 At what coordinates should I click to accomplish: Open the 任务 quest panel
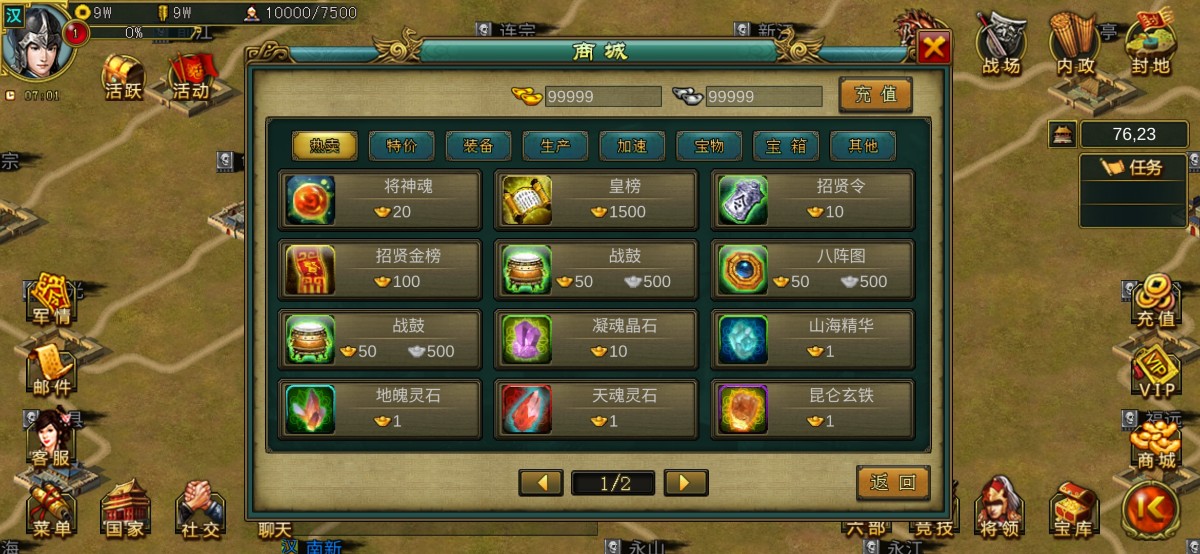[1133, 168]
